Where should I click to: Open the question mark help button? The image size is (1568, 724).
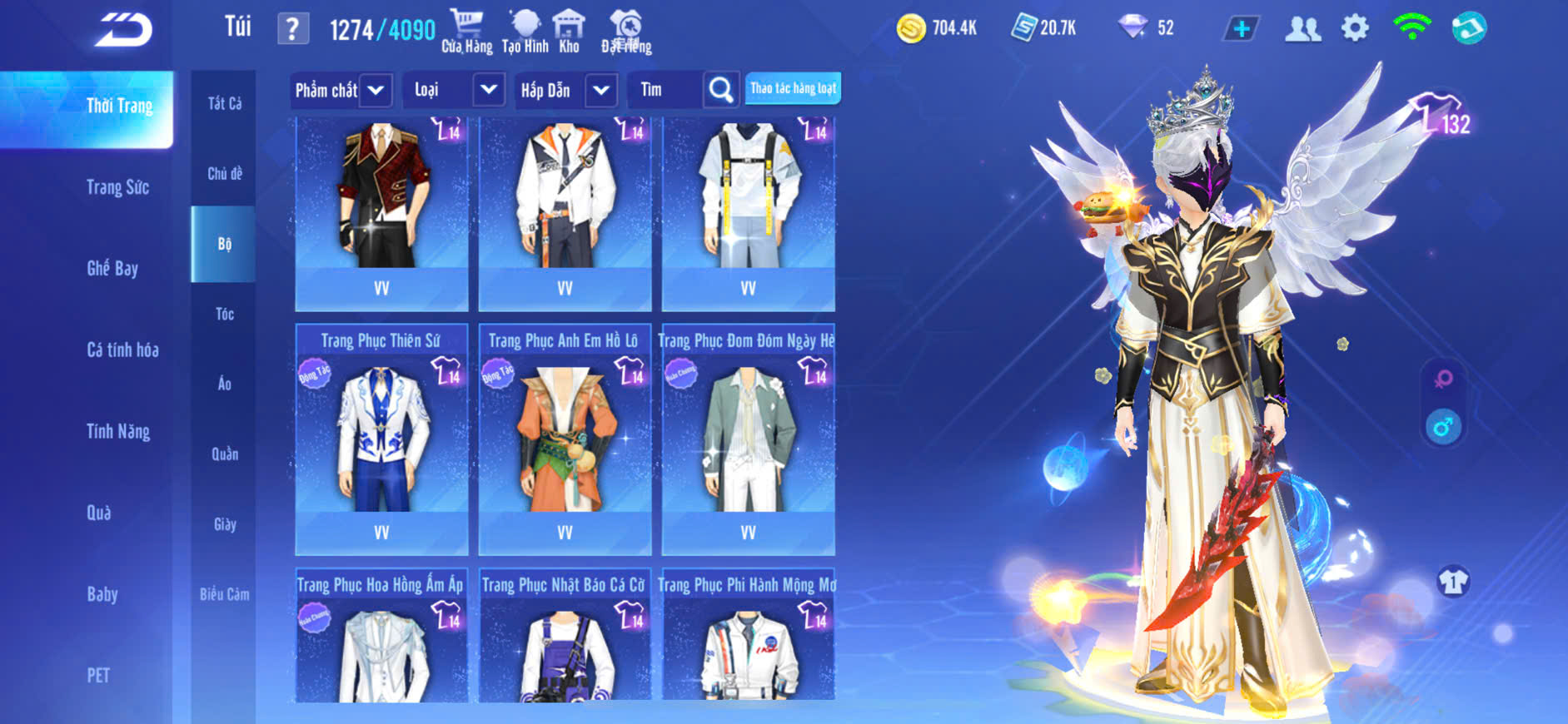(292, 29)
